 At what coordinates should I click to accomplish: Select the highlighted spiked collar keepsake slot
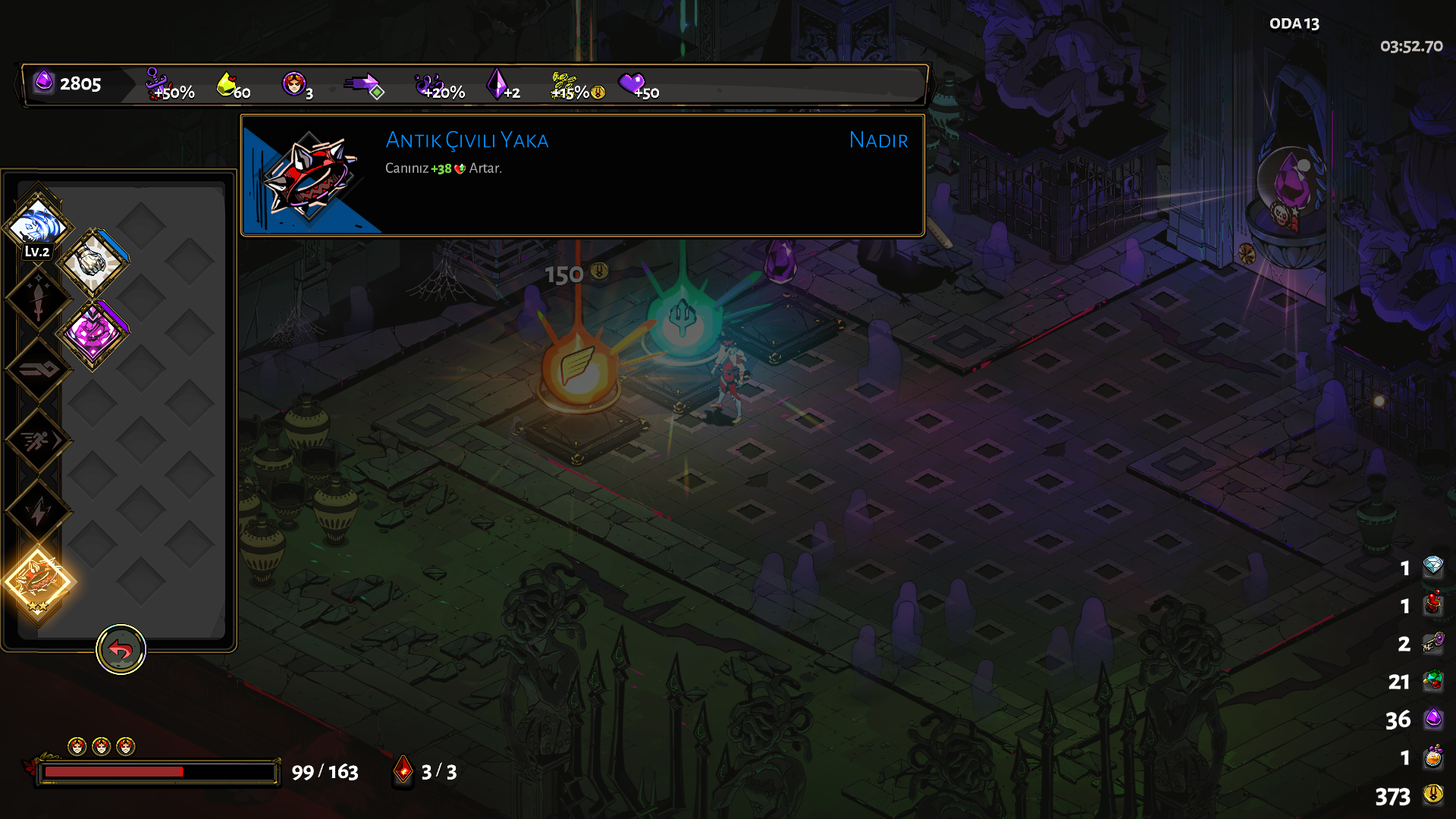pos(38,582)
